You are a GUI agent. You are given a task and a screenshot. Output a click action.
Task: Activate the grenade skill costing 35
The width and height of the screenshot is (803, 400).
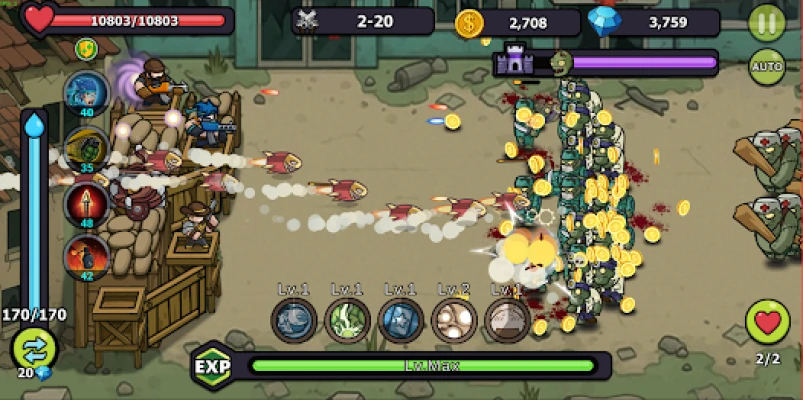pyautogui.click(x=87, y=148)
